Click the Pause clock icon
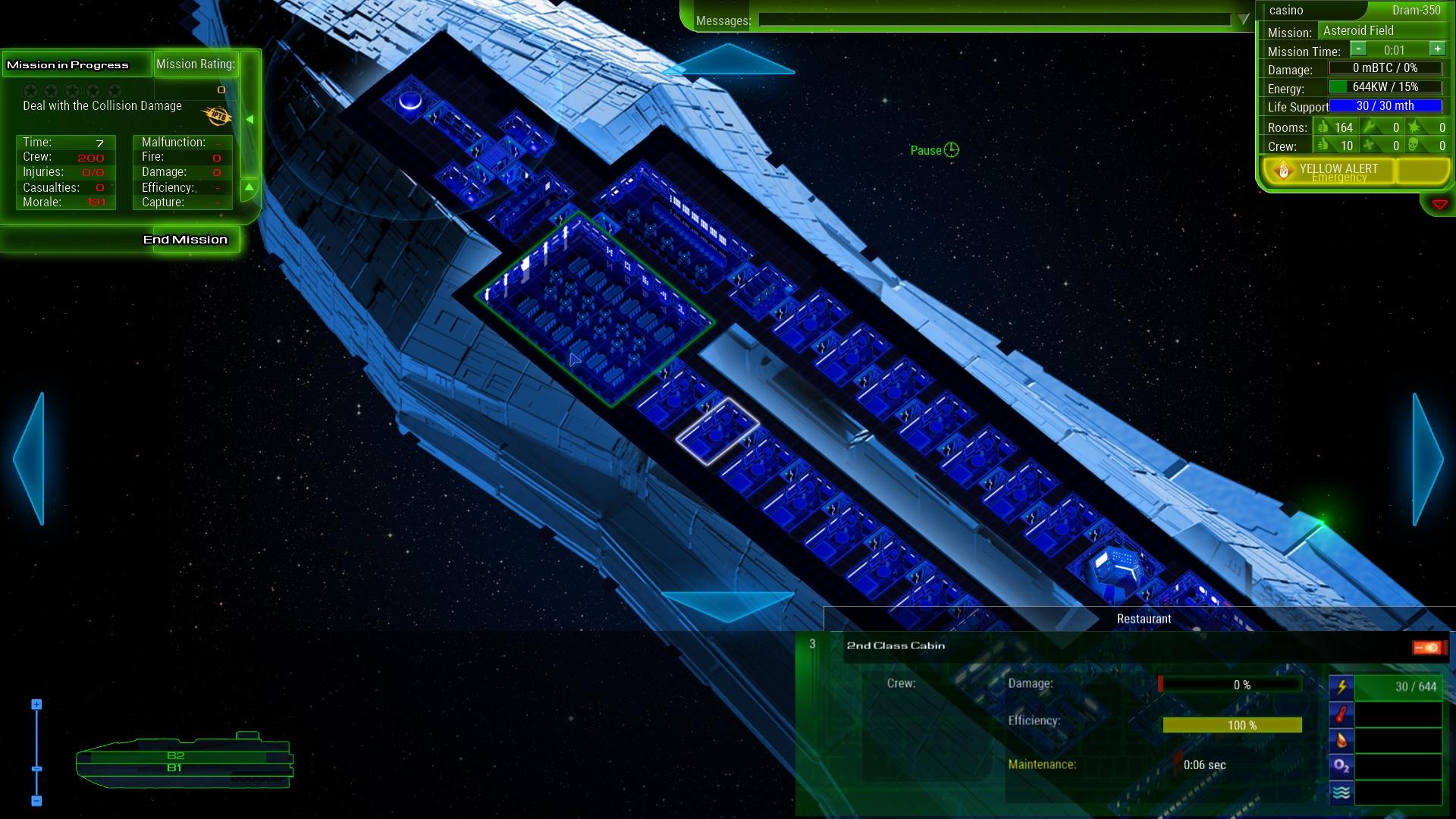The image size is (1456, 819). [x=950, y=150]
